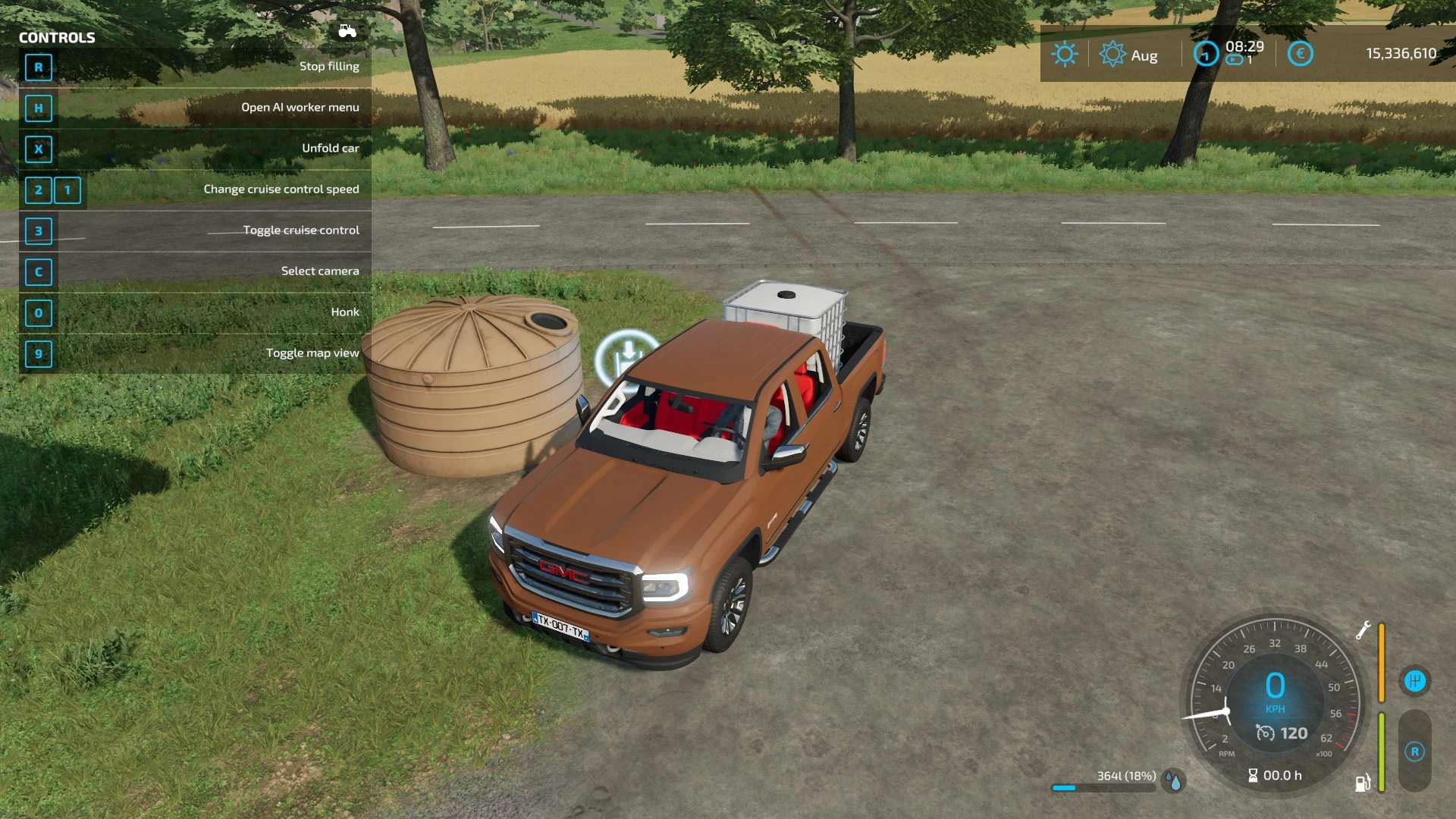Click the tractor icon beside Controls header
Viewport: 1456px width, 819px height.
347,31
